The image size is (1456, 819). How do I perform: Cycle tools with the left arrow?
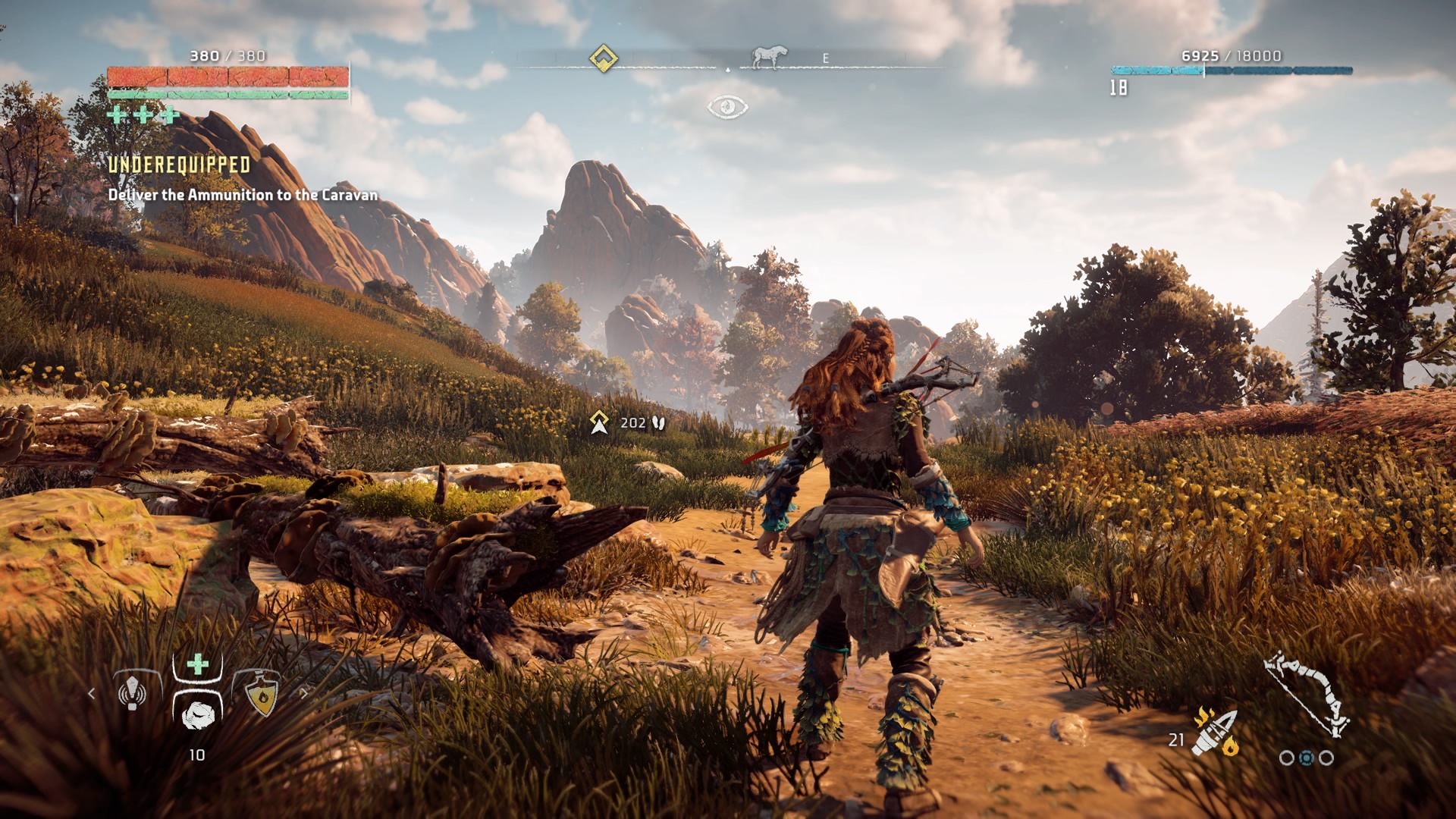[92, 693]
